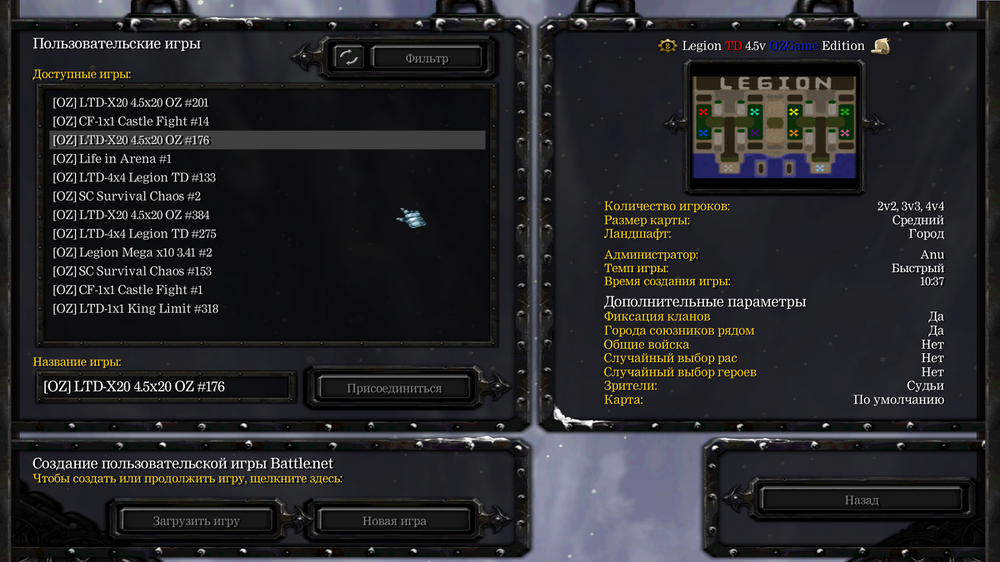
Task: Pick Life in Arena #1 game
Action: [112, 159]
